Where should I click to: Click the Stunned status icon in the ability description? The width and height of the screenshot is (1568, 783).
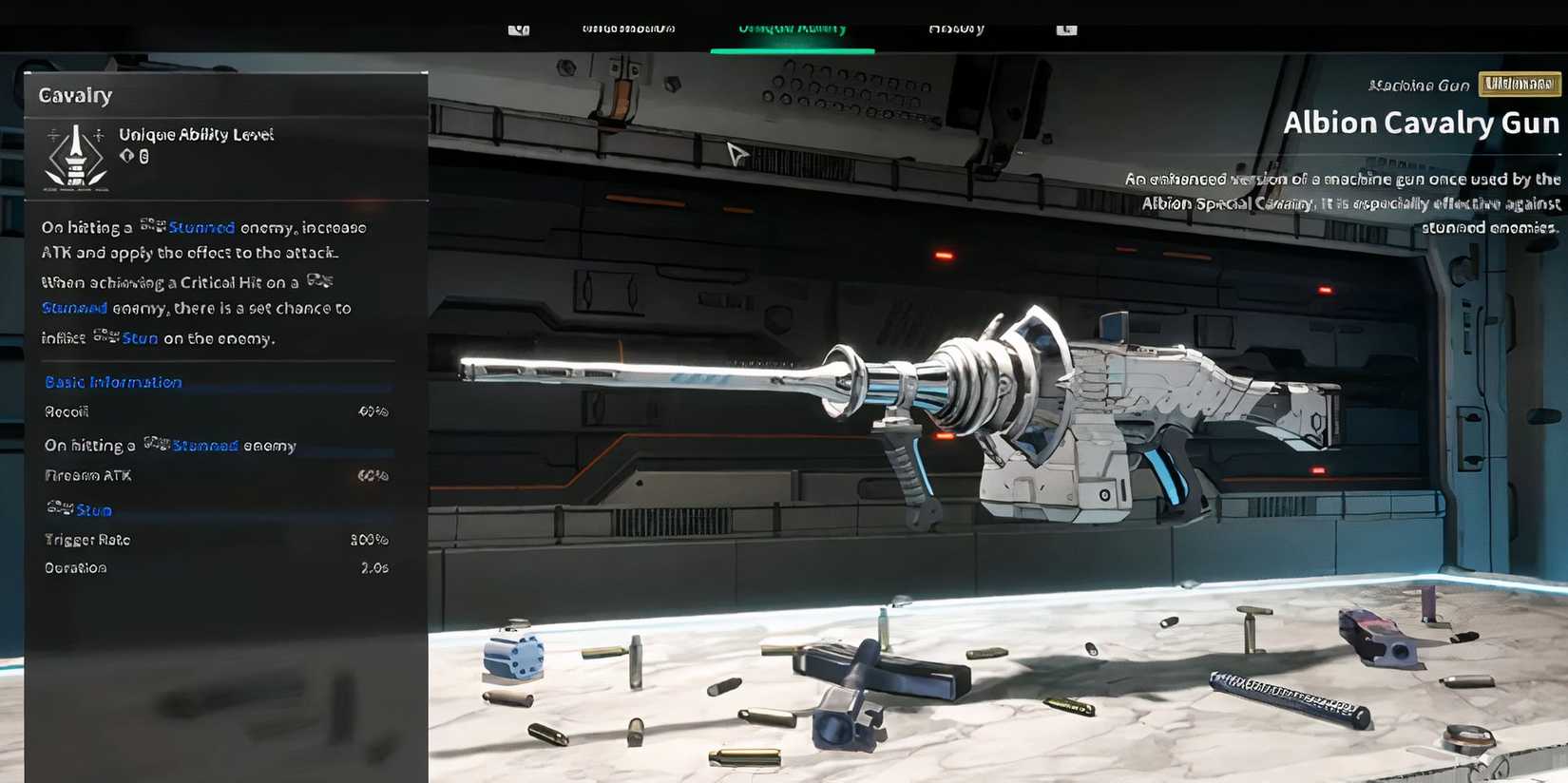(x=154, y=225)
